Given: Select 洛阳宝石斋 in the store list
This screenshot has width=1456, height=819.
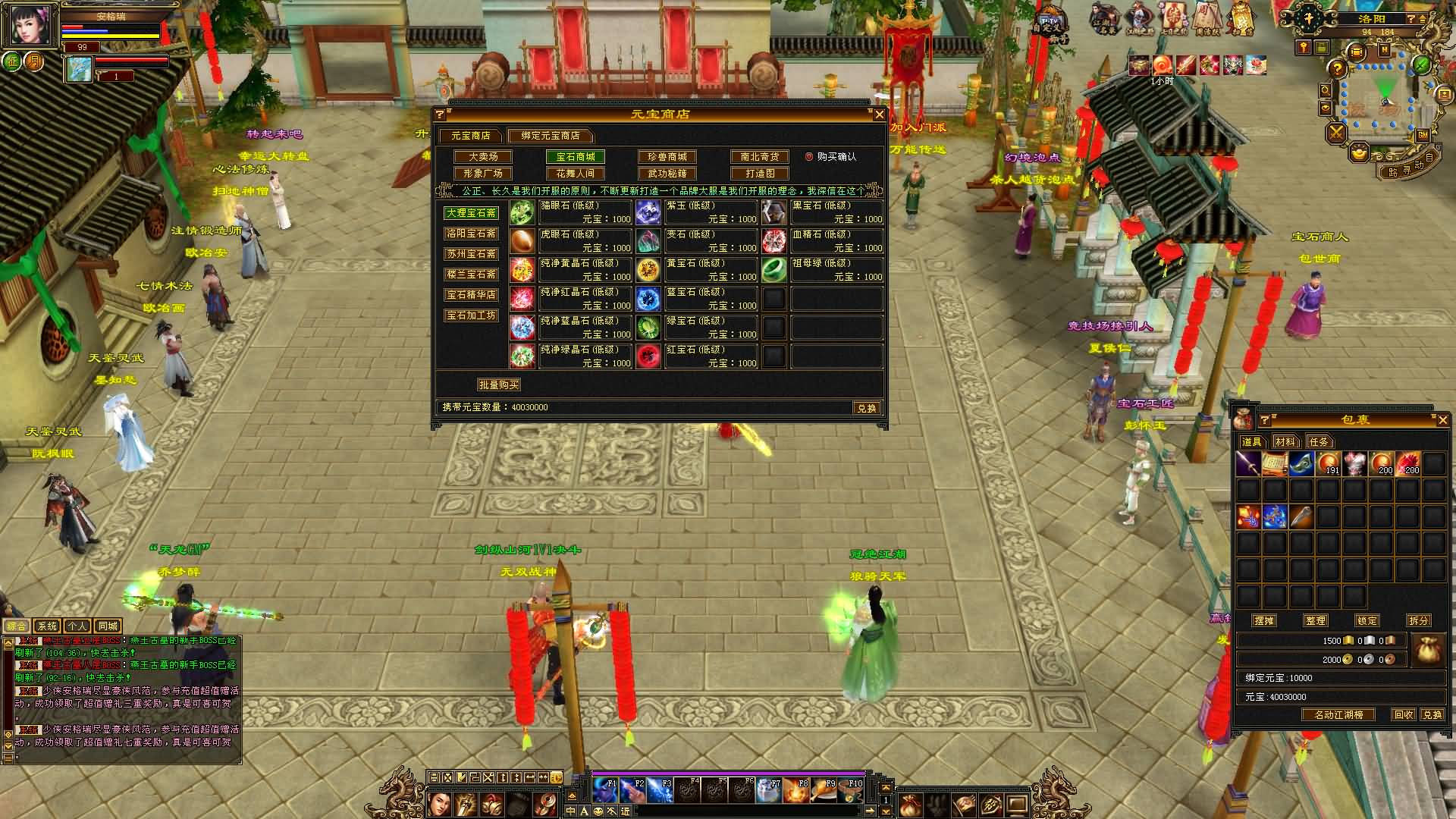Looking at the screenshot, I should coord(471,234).
